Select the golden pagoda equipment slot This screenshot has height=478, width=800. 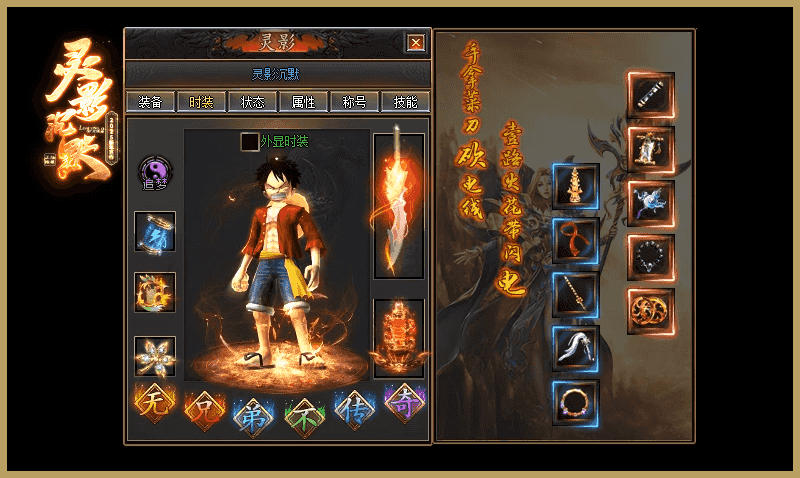[576, 187]
